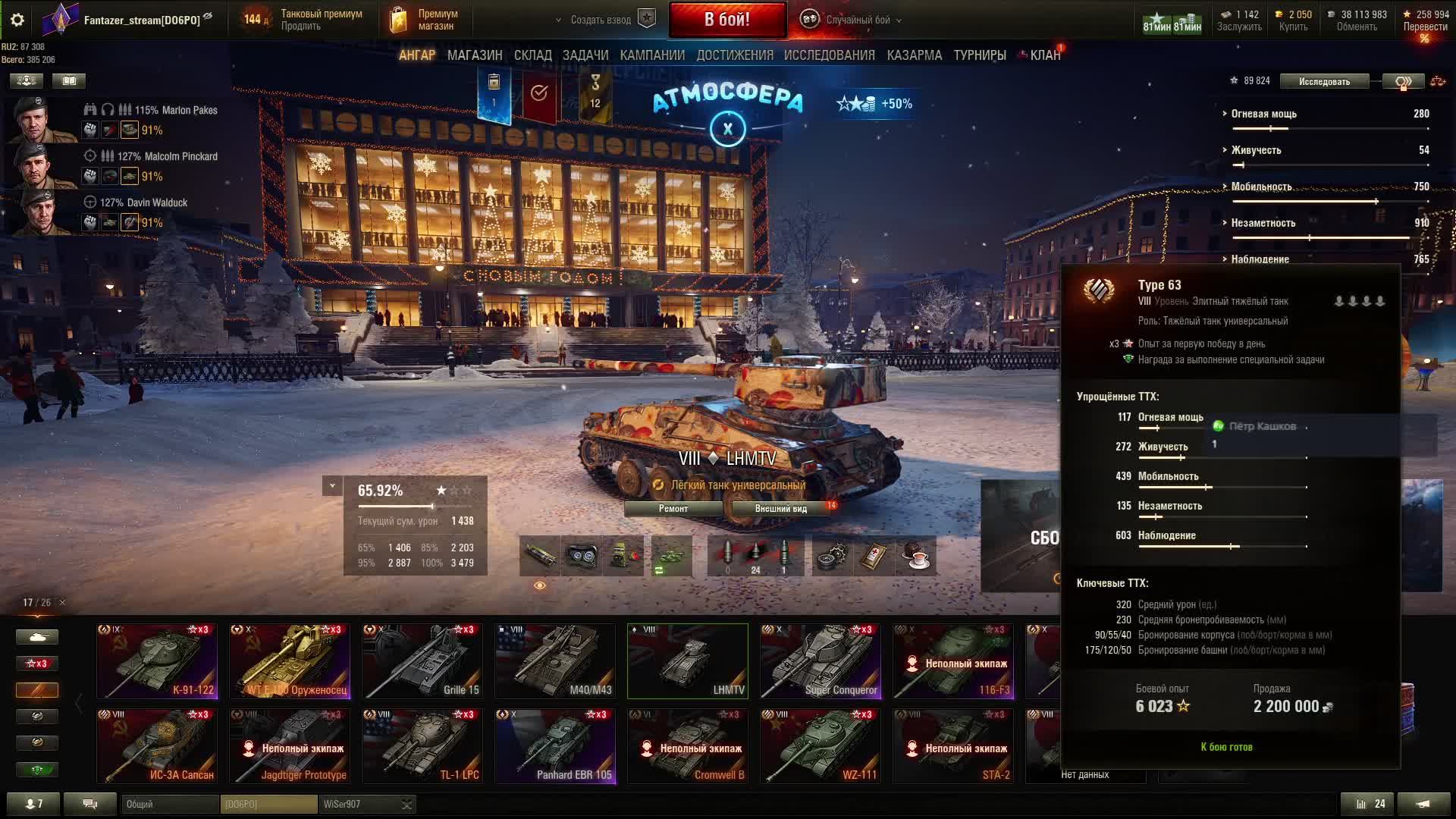This screenshot has height=819, width=1456.
Task: Repair the tank with Ремонт button
Action: (673, 509)
